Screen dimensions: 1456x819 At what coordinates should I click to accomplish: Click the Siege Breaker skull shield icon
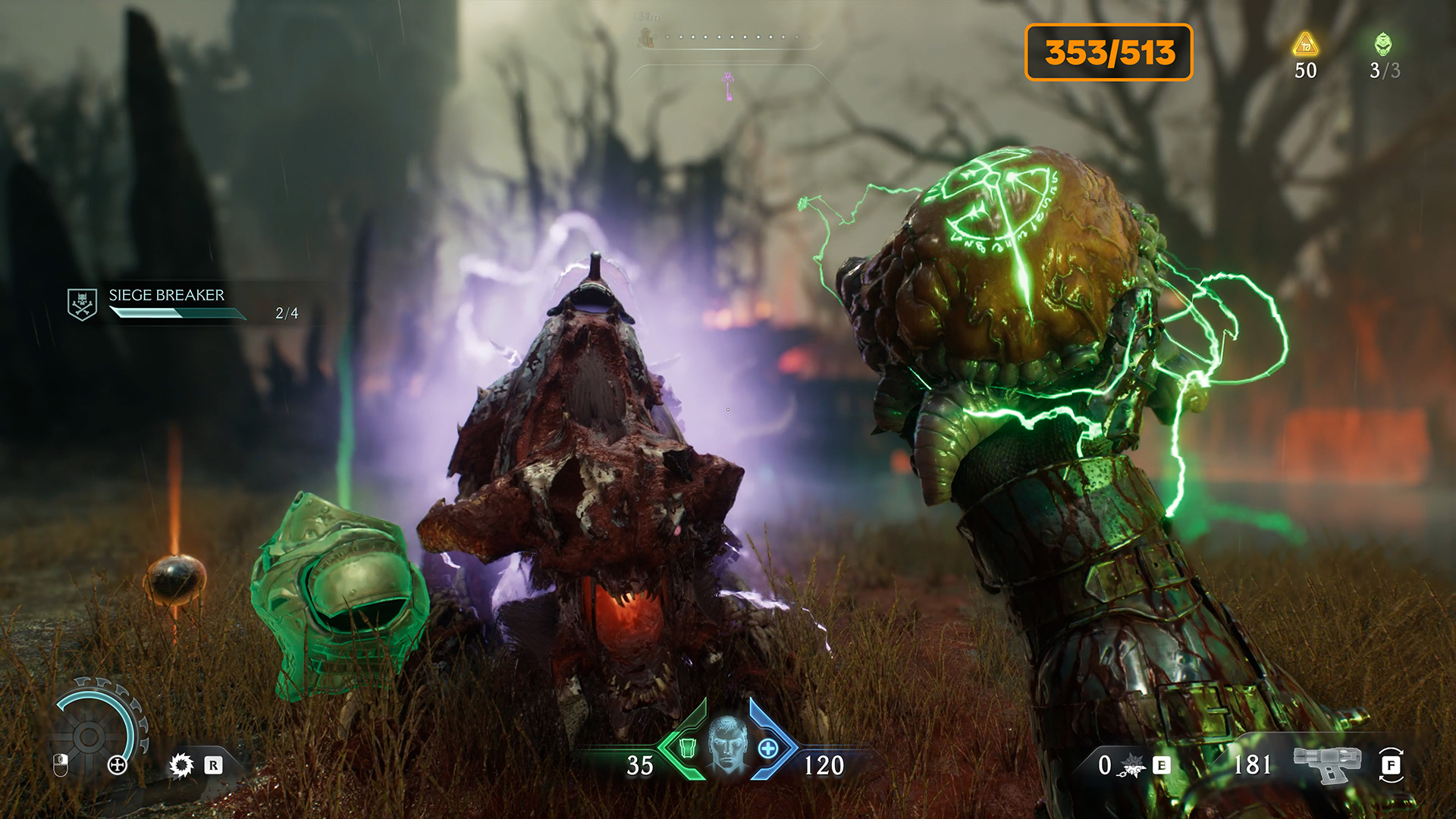click(x=82, y=304)
